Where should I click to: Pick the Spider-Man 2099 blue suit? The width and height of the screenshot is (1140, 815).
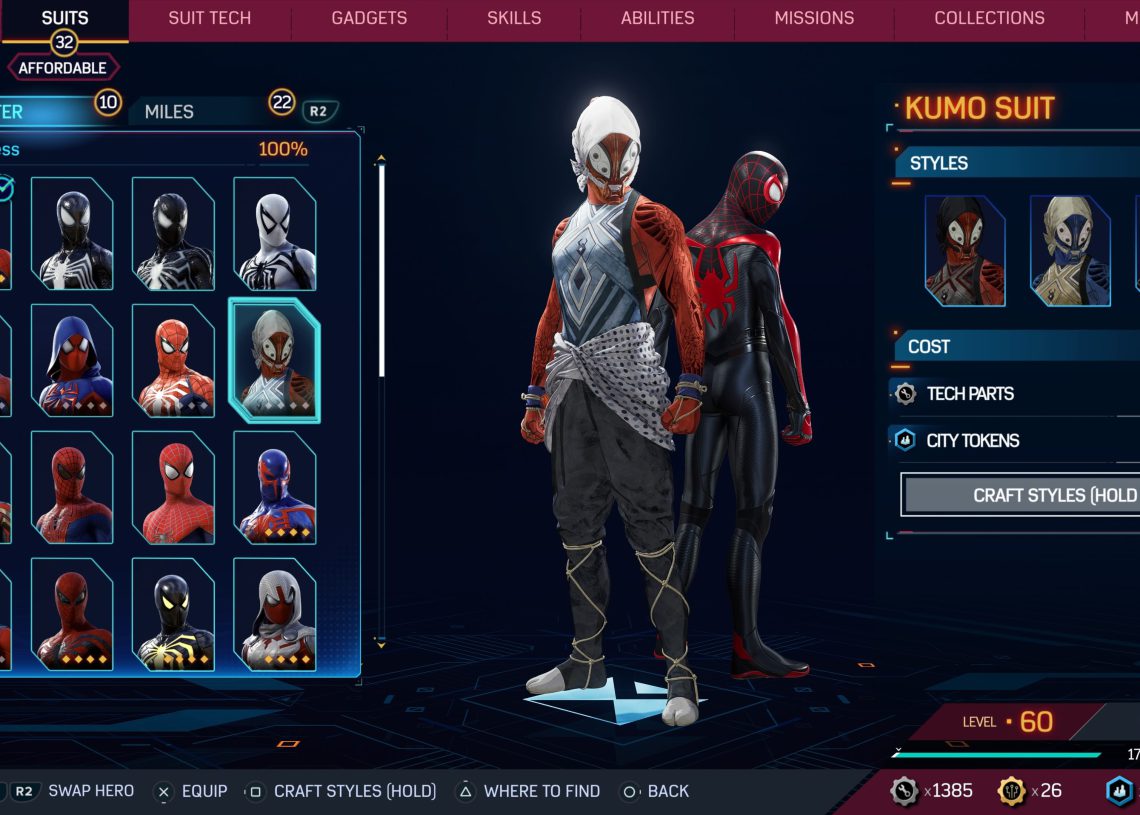[274, 487]
